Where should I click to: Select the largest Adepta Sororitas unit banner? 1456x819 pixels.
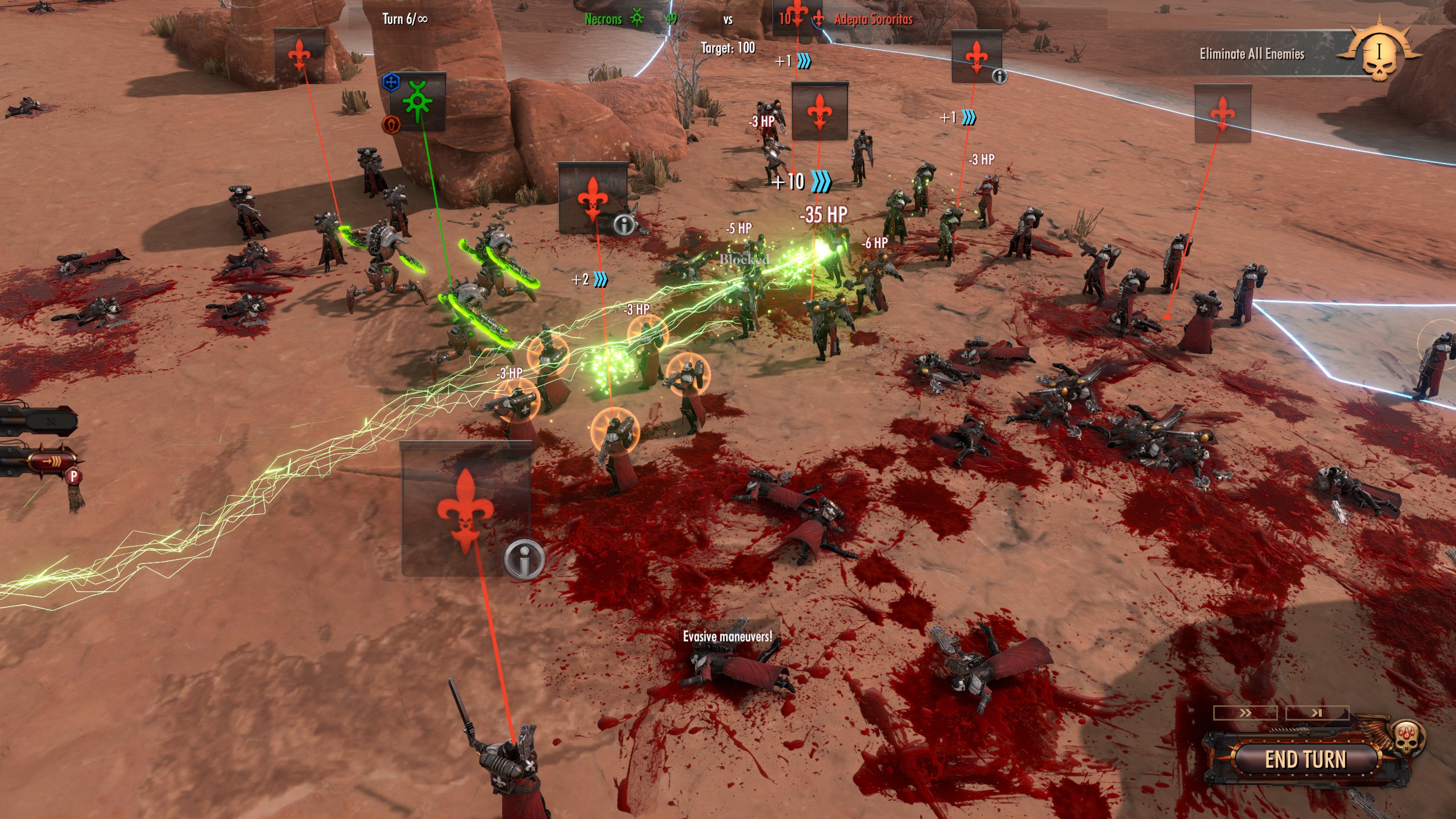click(466, 509)
